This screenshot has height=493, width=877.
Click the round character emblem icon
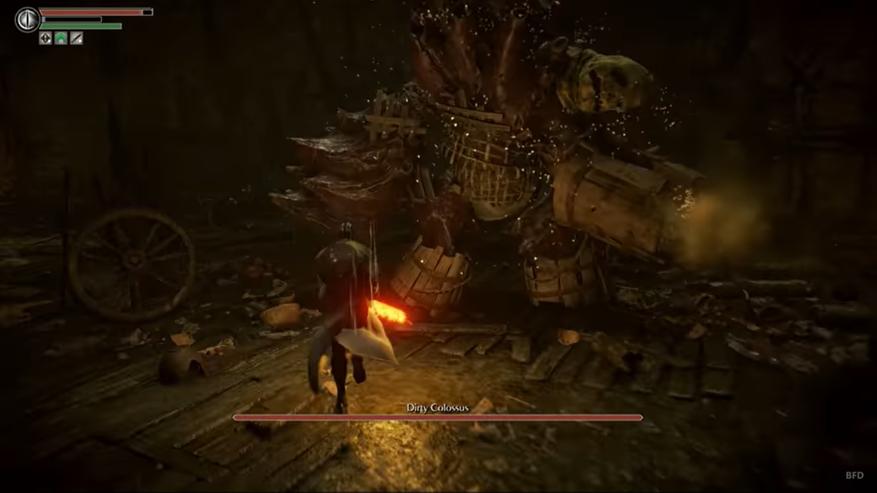click(x=27, y=18)
